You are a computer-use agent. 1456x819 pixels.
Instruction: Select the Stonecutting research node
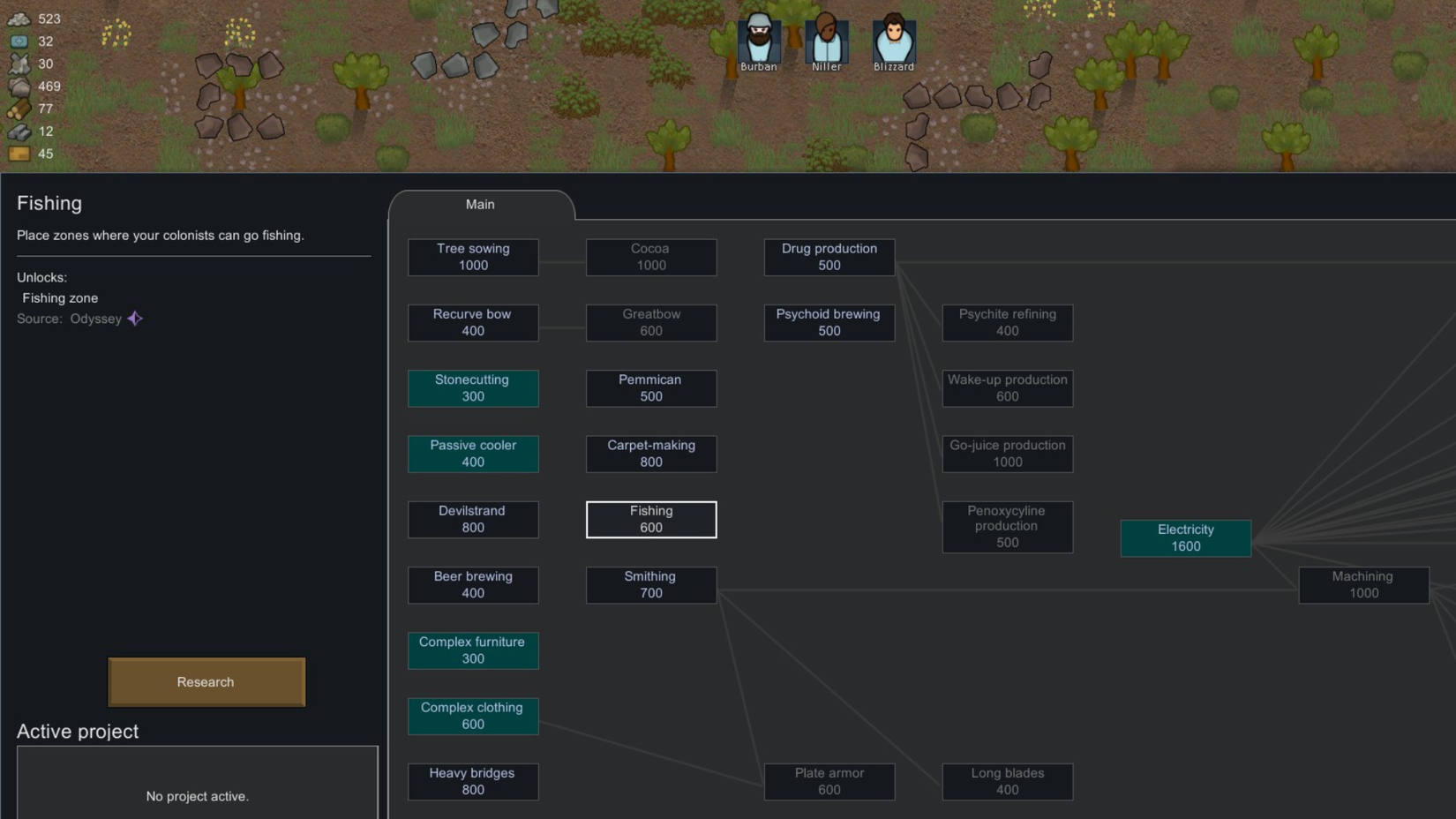tap(473, 388)
